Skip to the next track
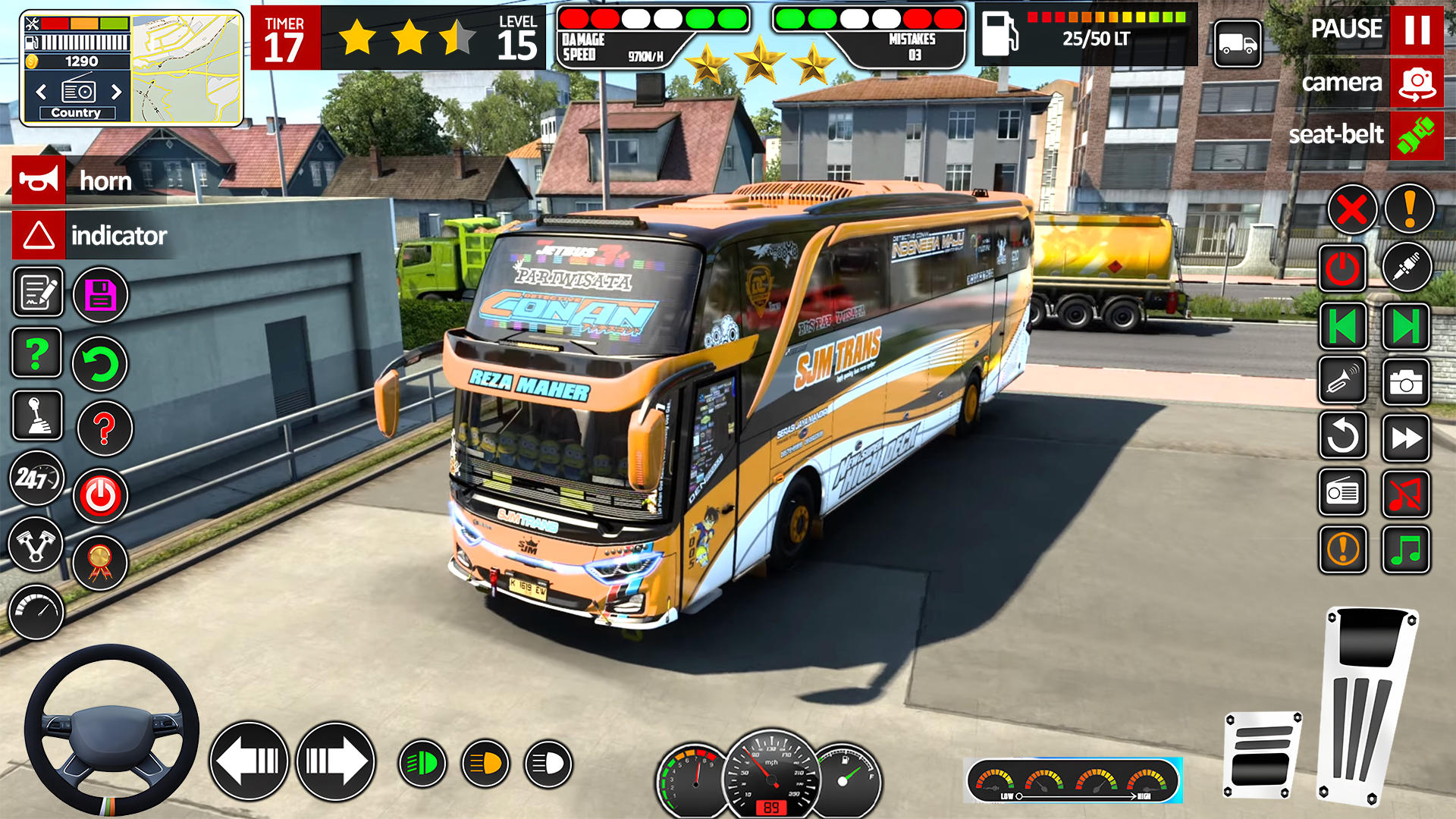This screenshot has width=1456, height=819. tap(1405, 328)
